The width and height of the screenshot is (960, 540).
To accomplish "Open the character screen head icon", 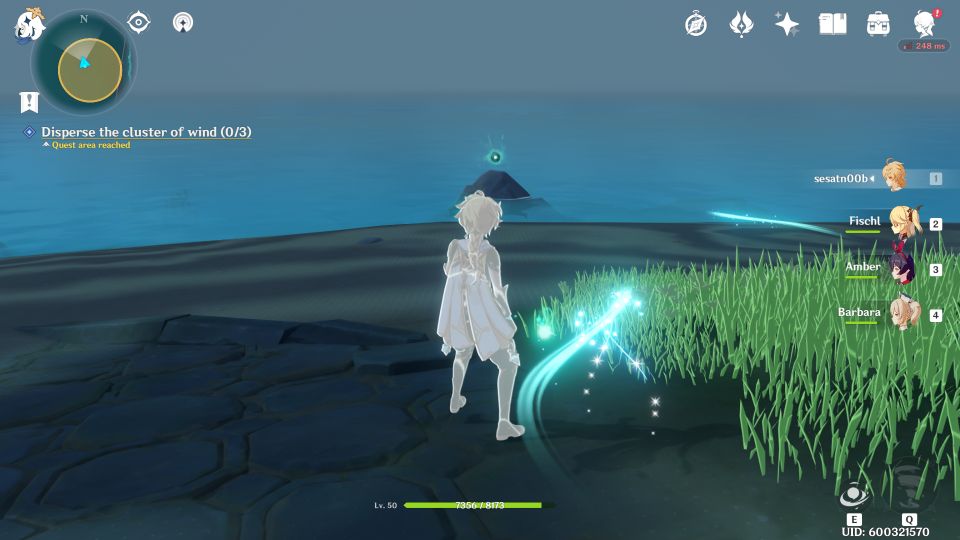I will (924, 24).
